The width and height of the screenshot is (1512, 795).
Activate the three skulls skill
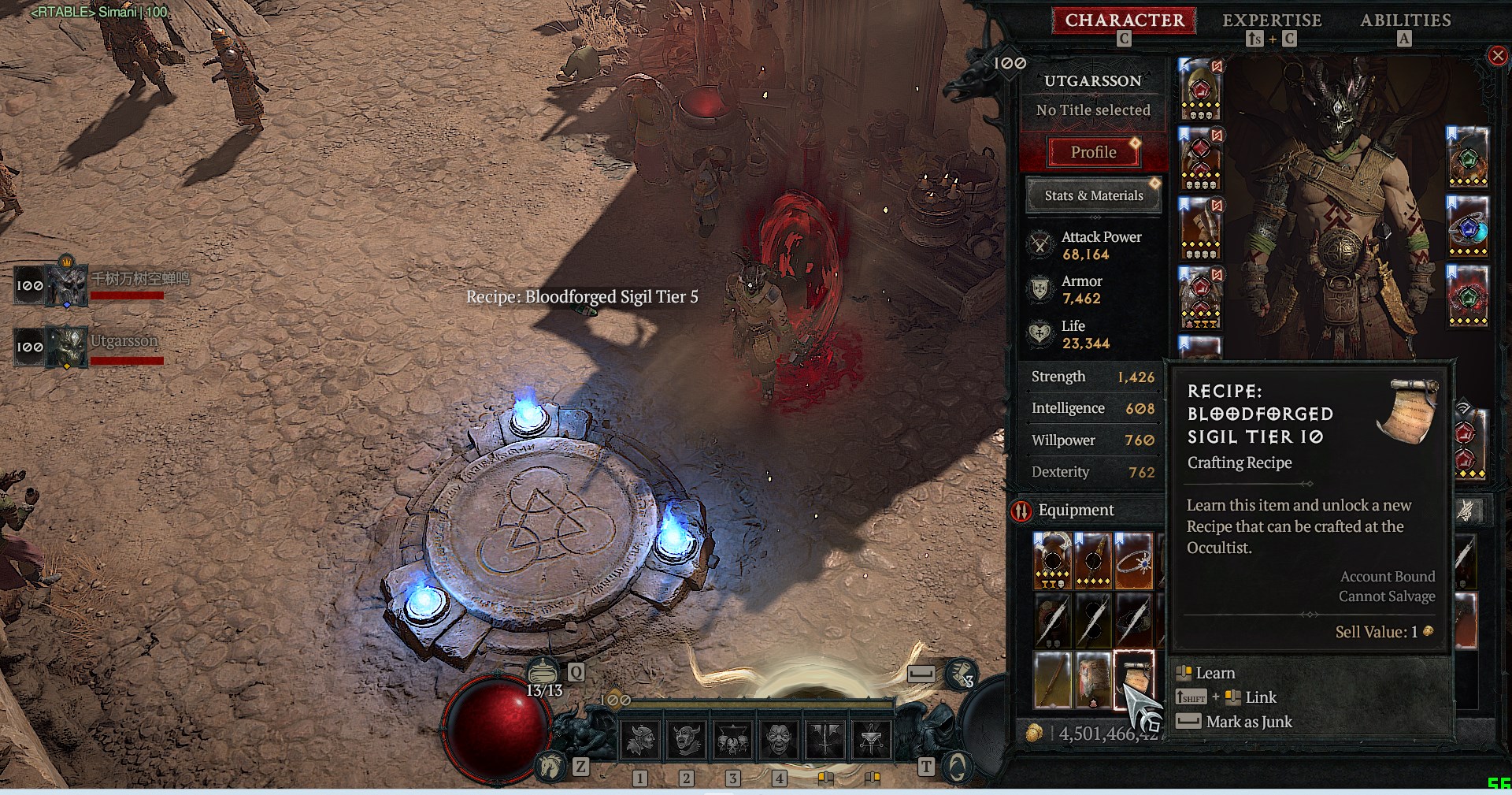[732, 740]
